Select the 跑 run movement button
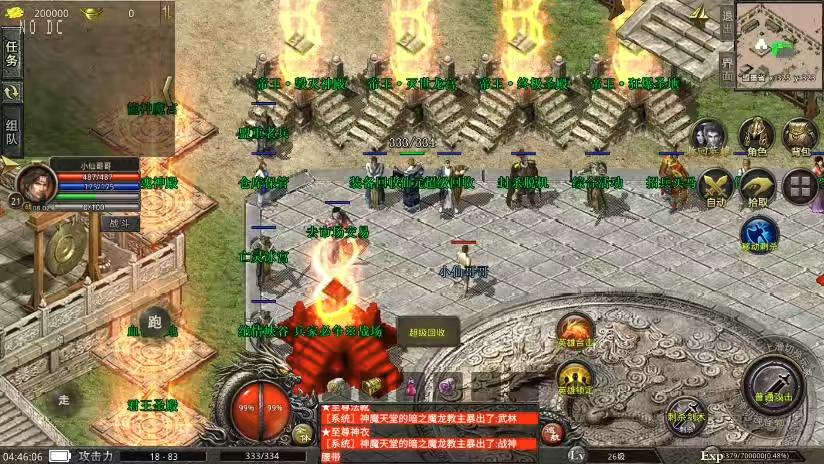The height and width of the screenshot is (464, 824). (153, 322)
